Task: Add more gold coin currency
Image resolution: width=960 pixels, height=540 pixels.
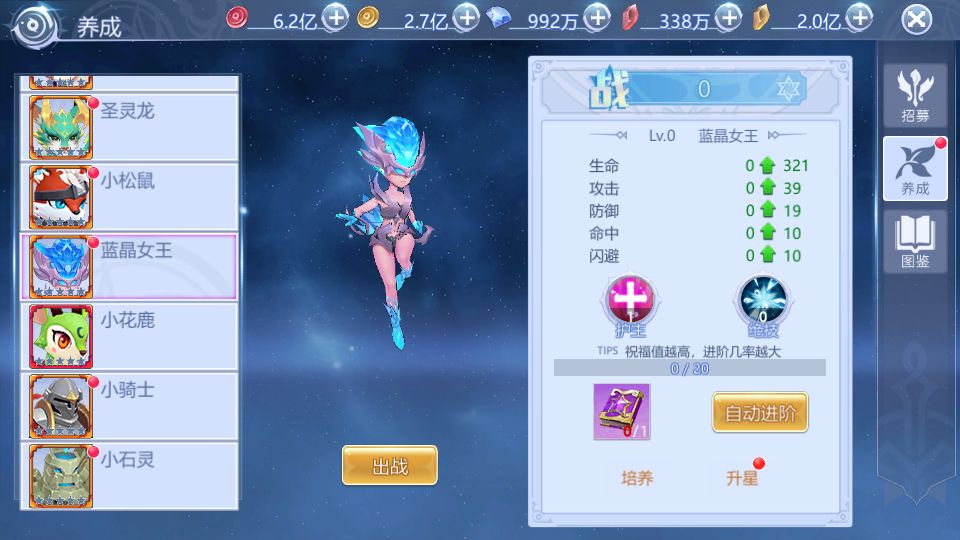Action: [x=466, y=17]
